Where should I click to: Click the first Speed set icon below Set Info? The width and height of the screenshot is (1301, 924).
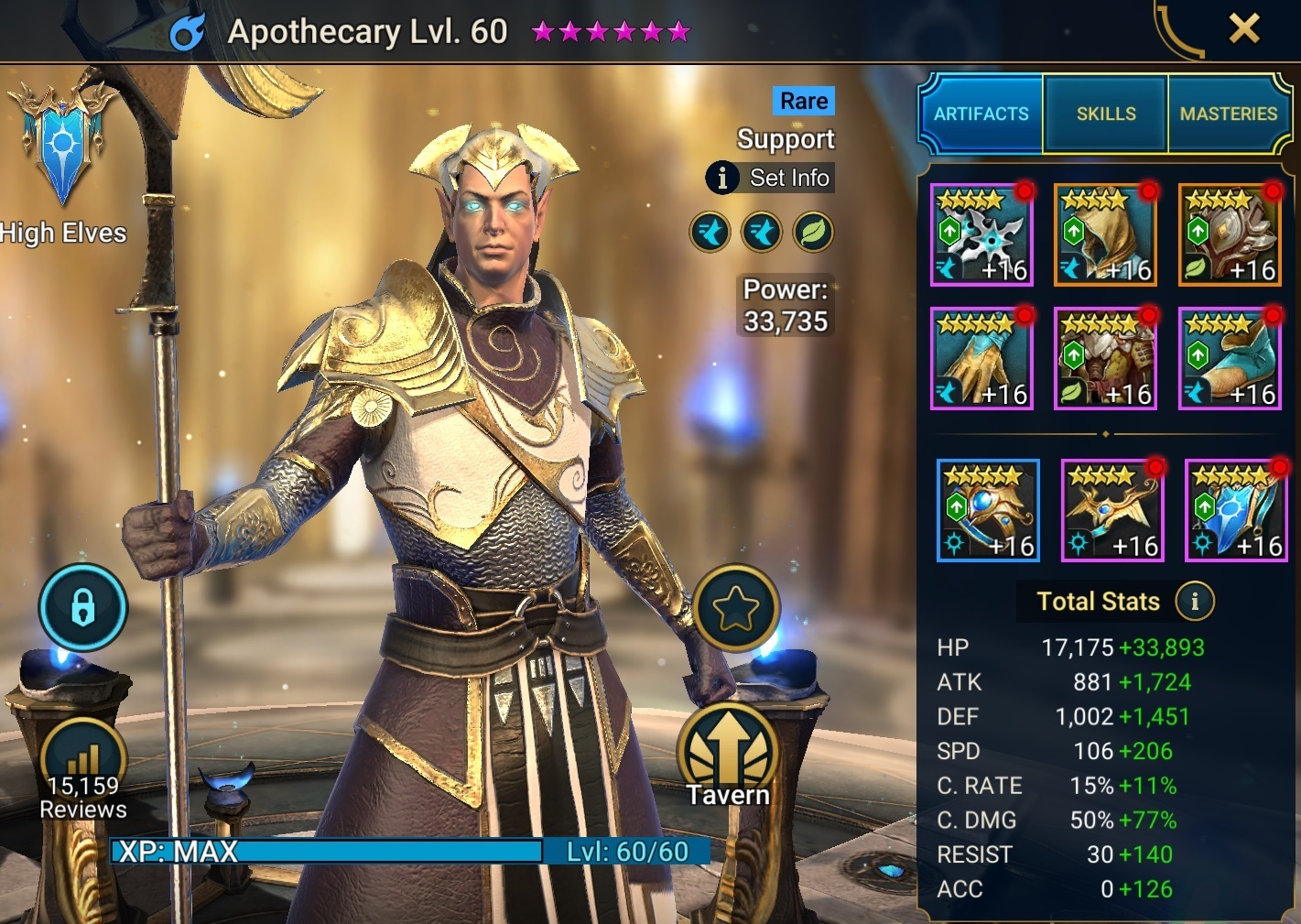click(x=710, y=231)
